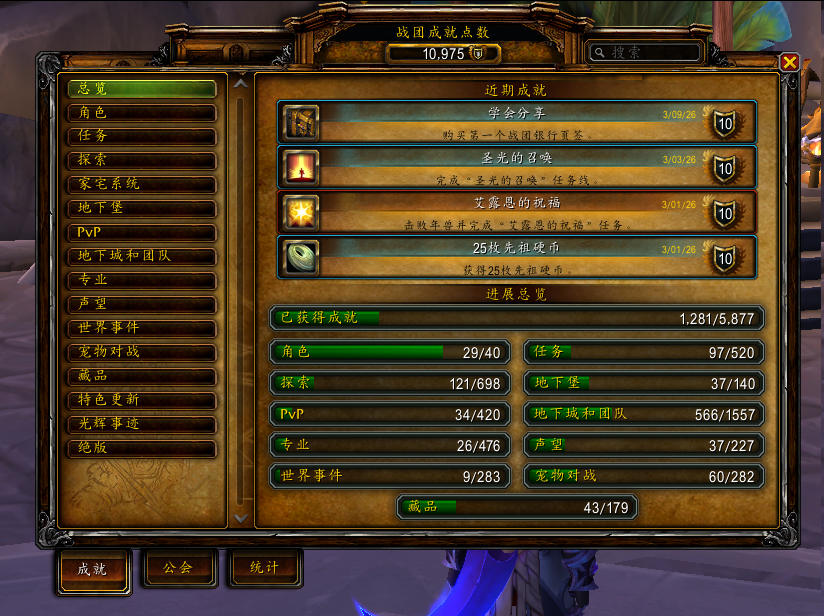Image resolution: width=824 pixels, height=616 pixels.
Task: Open the 学会分享 recent achievement
Action: tap(516, 122)
